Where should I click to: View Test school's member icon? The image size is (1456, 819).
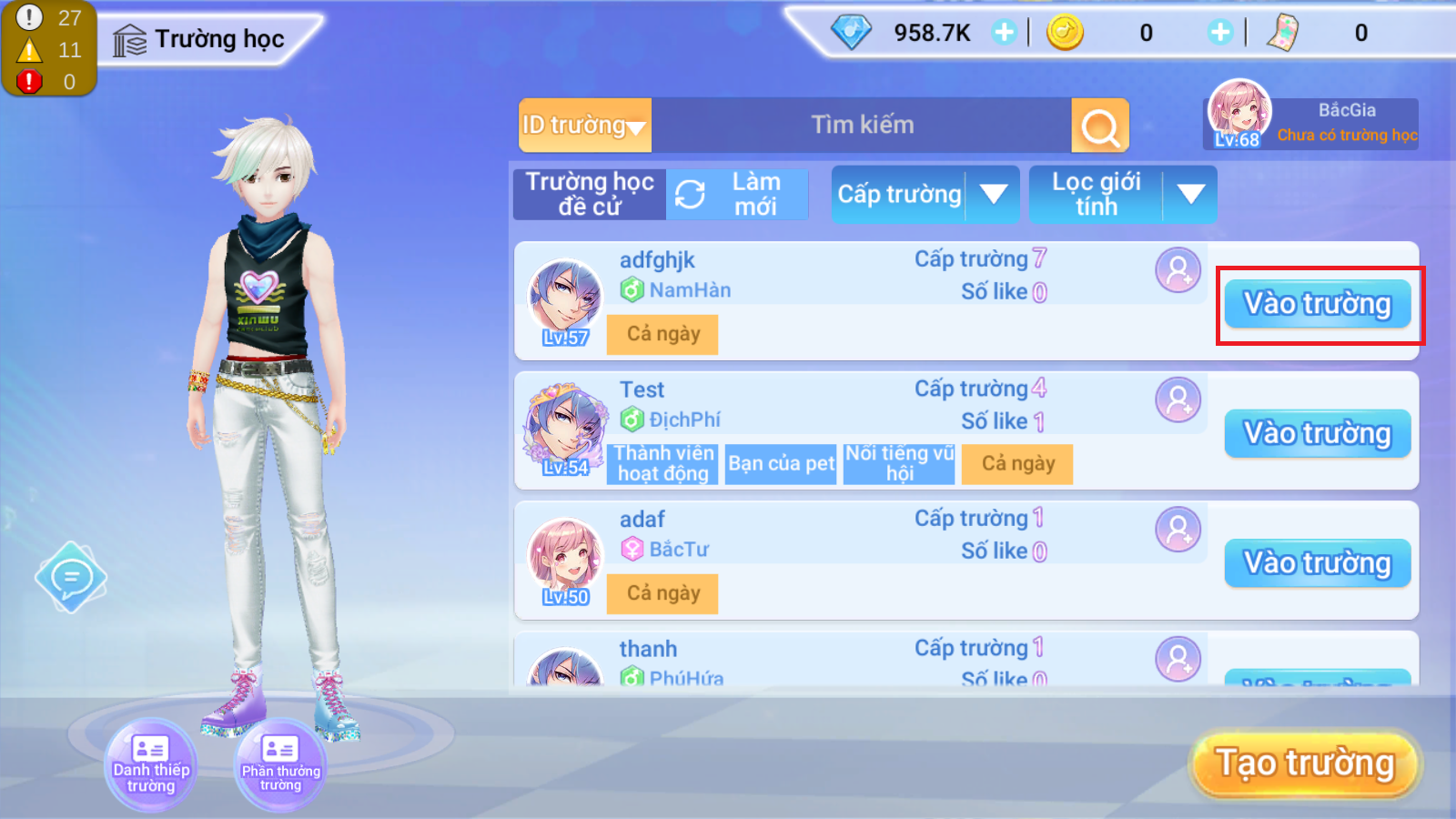coord(1178,400)
